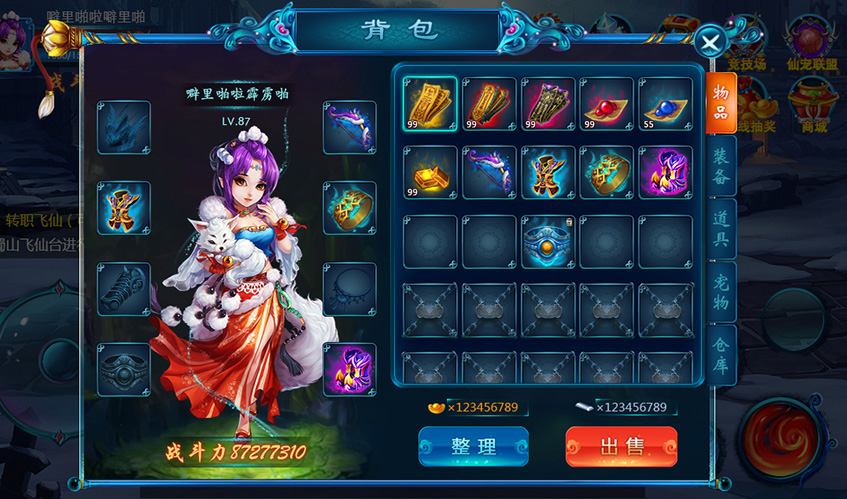Image resolution: width=847 pixels, height=499 pixels.
Task: Show the 宠物 pets tab
Action: [x=721, y=291]
